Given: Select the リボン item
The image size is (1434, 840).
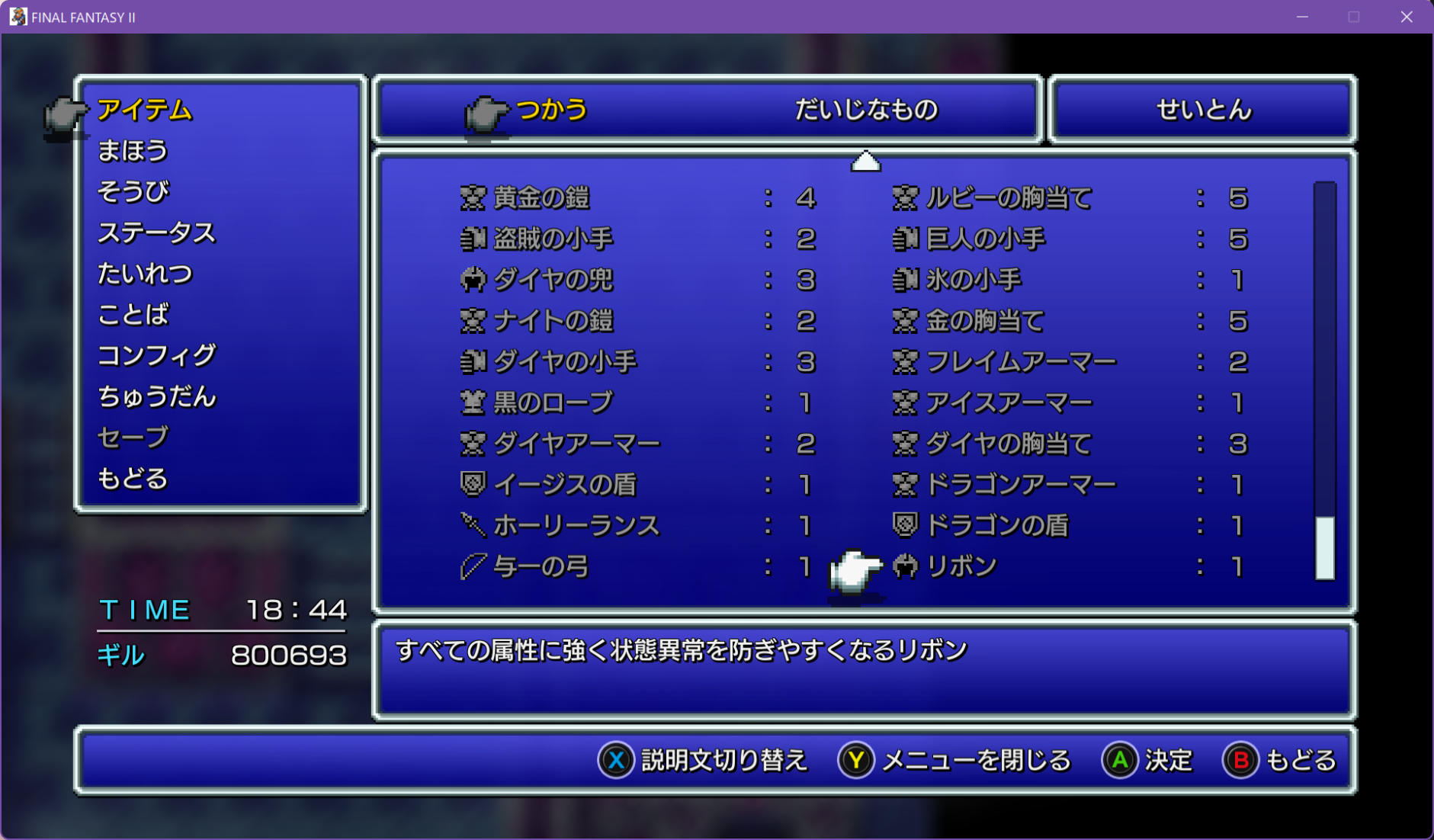Looking at the screenshot, I should 961,567.
